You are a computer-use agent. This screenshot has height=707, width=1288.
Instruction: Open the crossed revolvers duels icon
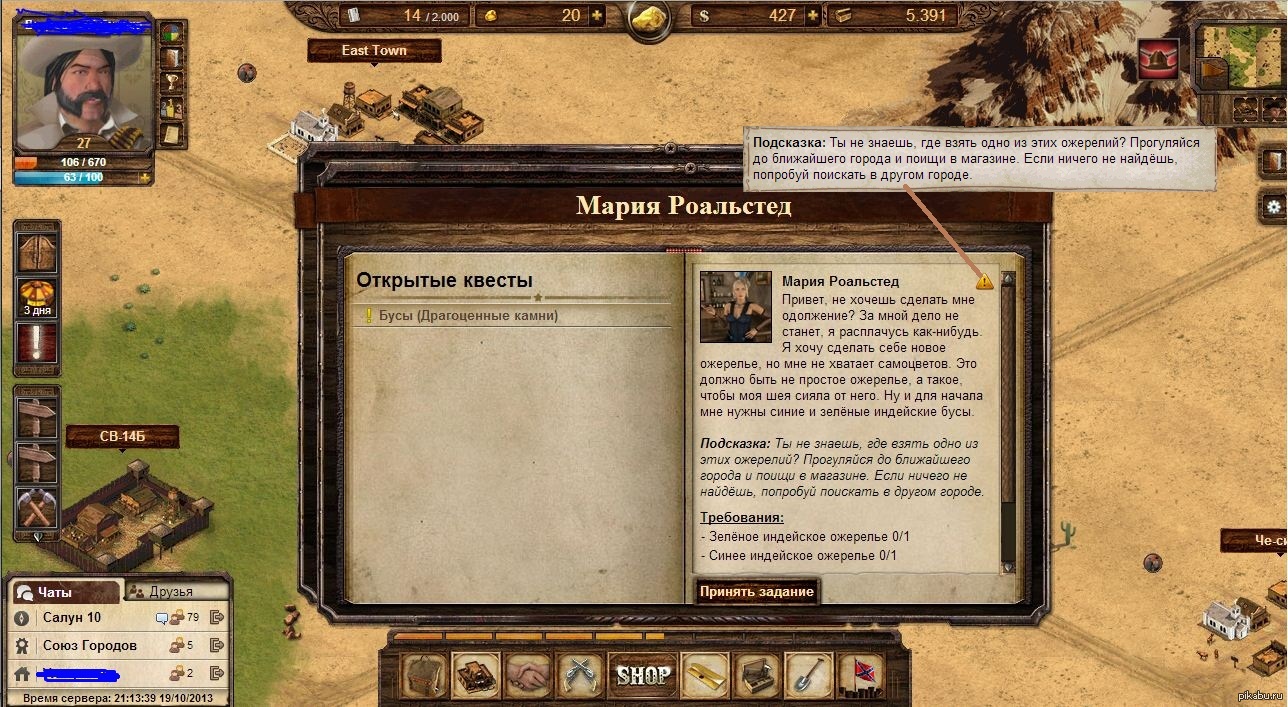582,676
